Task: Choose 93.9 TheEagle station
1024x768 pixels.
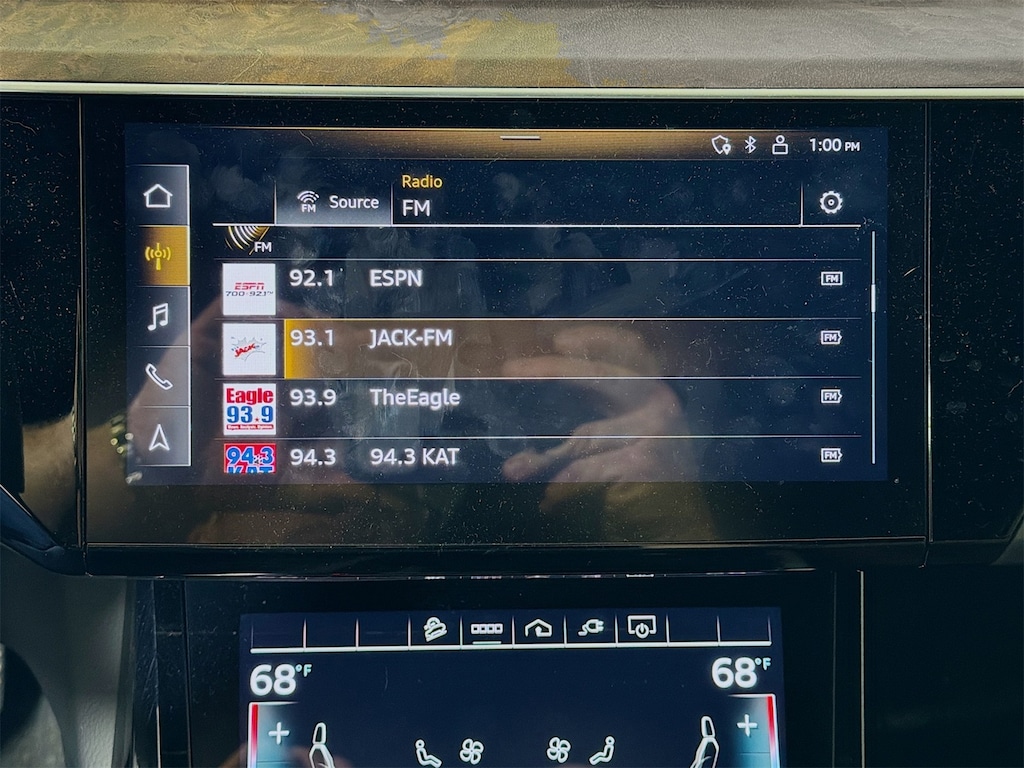Action: pyautogui.click(x=540, y=397)
